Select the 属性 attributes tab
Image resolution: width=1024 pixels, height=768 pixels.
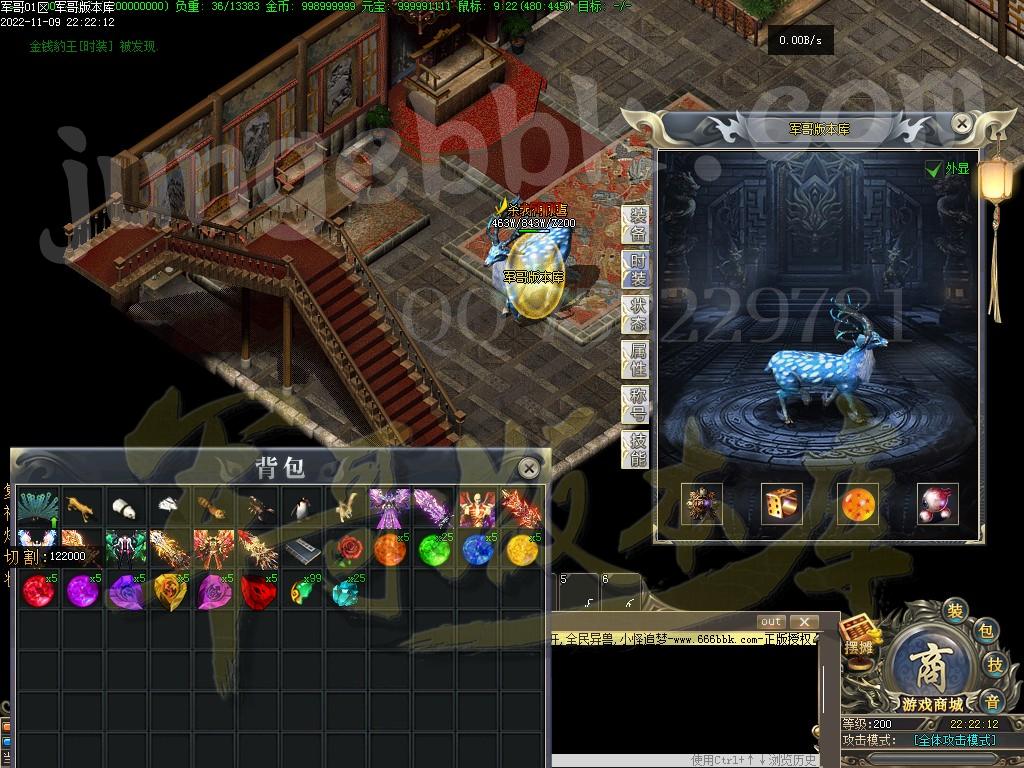637,359
